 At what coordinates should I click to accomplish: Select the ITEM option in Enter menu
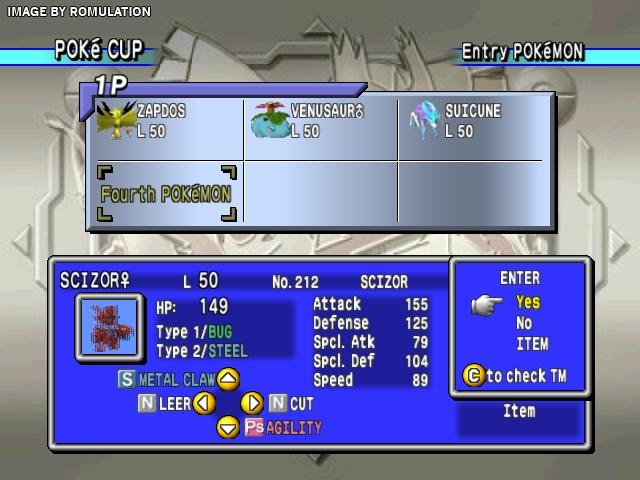(x=531, y=344)
